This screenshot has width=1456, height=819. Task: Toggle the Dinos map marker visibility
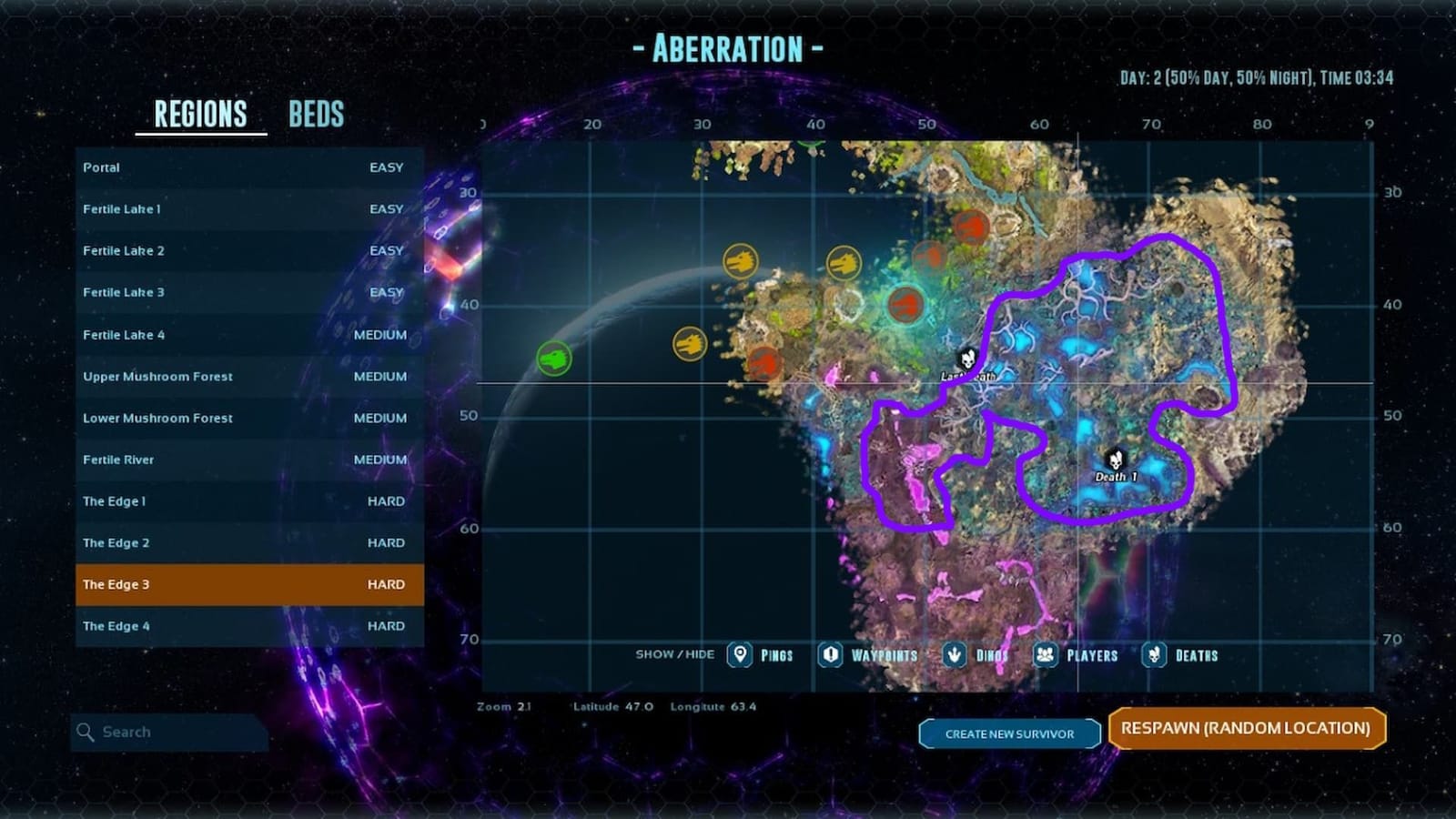click(952, 654)
